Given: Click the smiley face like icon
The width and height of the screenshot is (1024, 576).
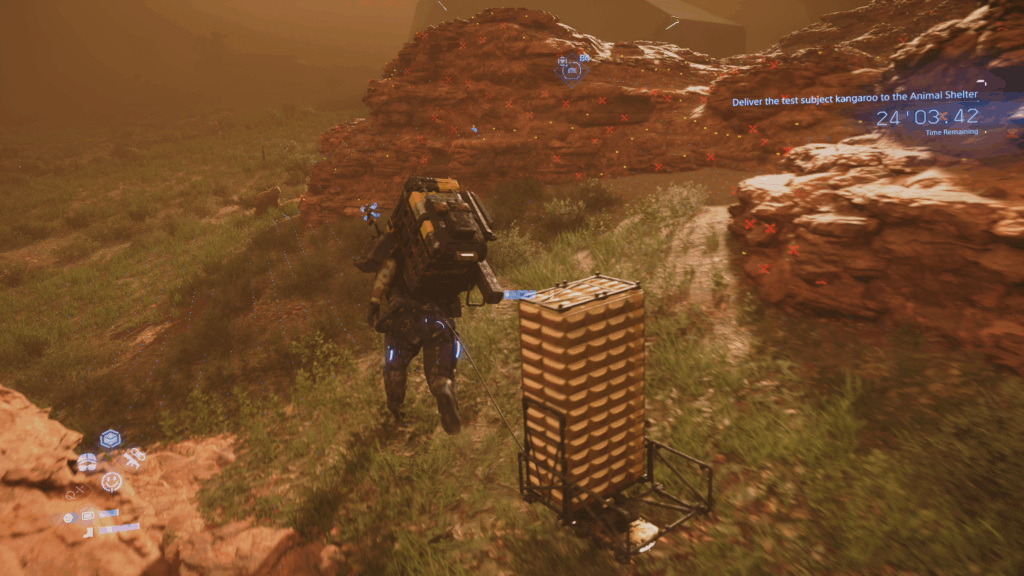Looking at the screenshot, I should (x=111, y=482).
